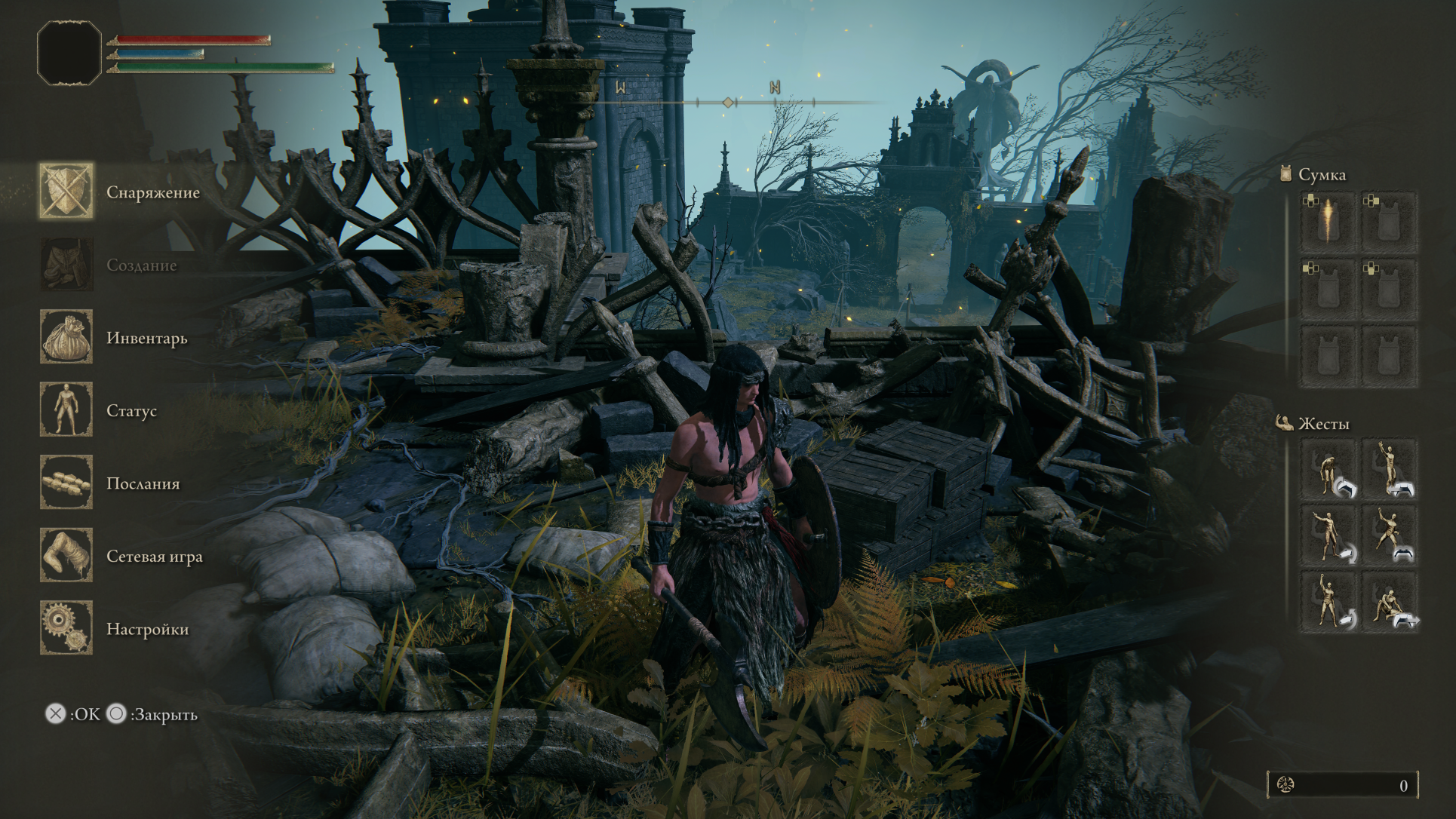This screenshot has height=819, width=1456.
Task: Activate the jumping for joy gesture
Action: click(x=1390, y=536)
